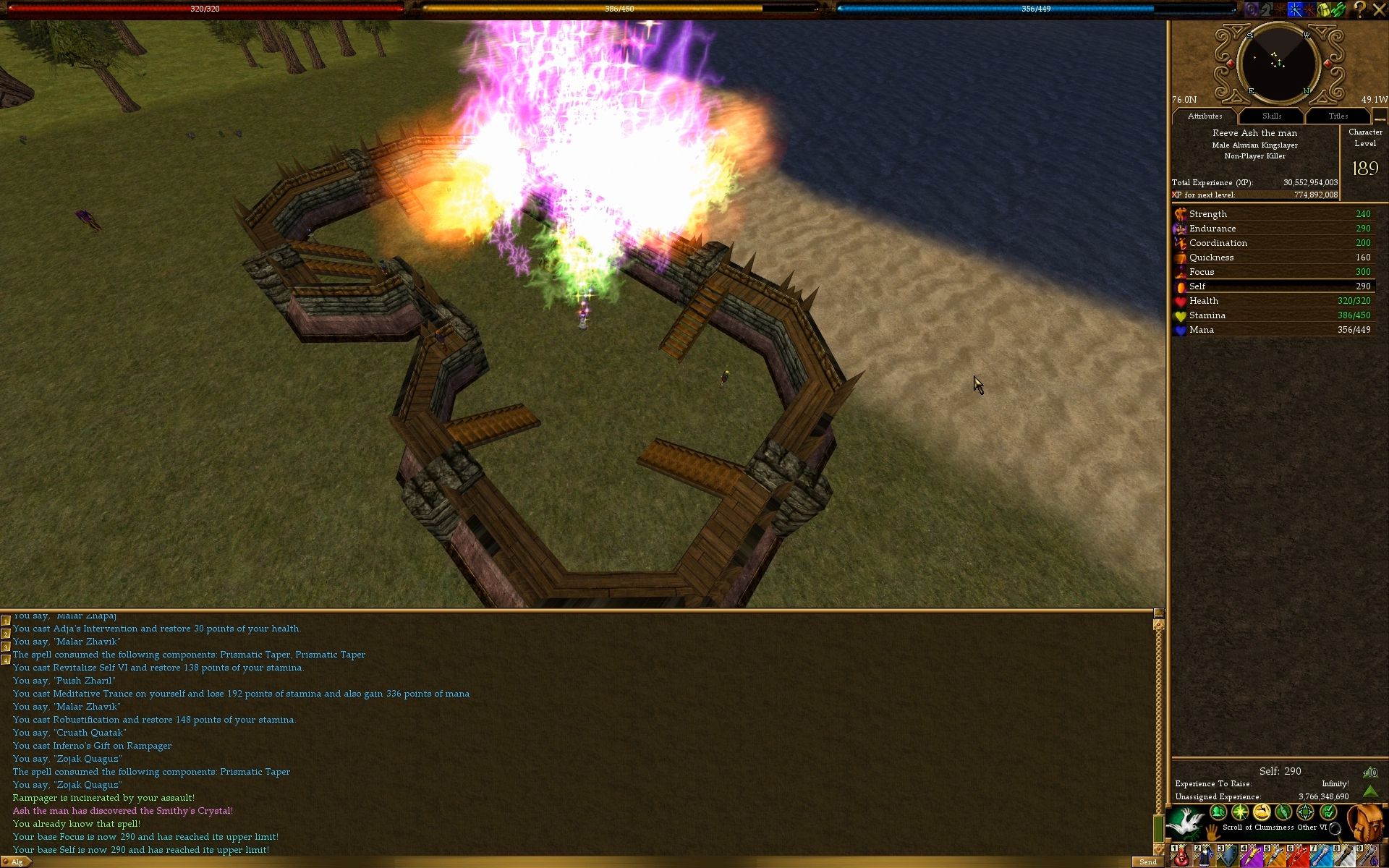Screen dimensions: 1389x868
Task: Select the Attributes tab
Action: [1205, 116]
